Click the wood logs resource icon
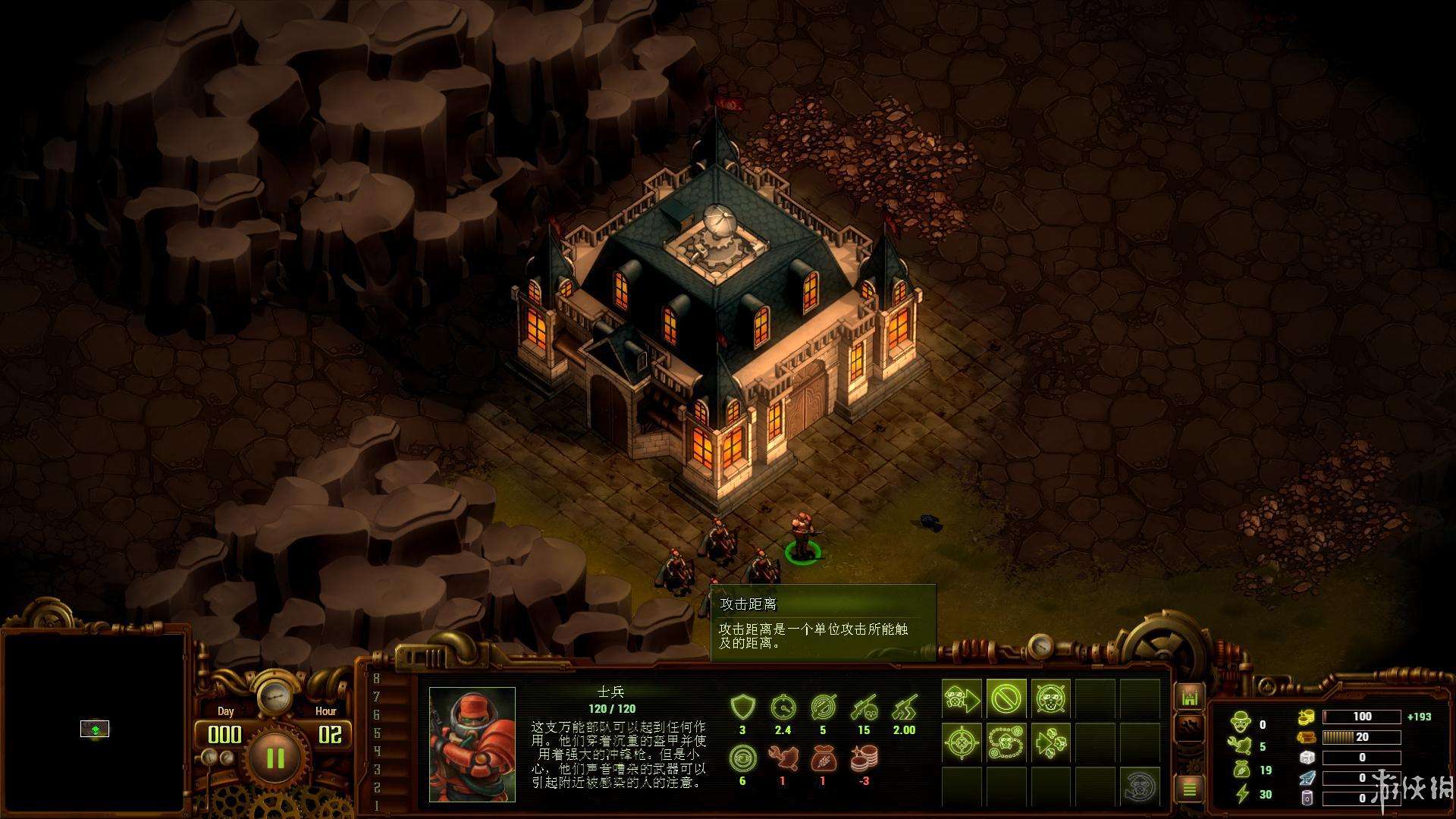The height and width of the screenshot is (819, 1456). pos(1306,737)
